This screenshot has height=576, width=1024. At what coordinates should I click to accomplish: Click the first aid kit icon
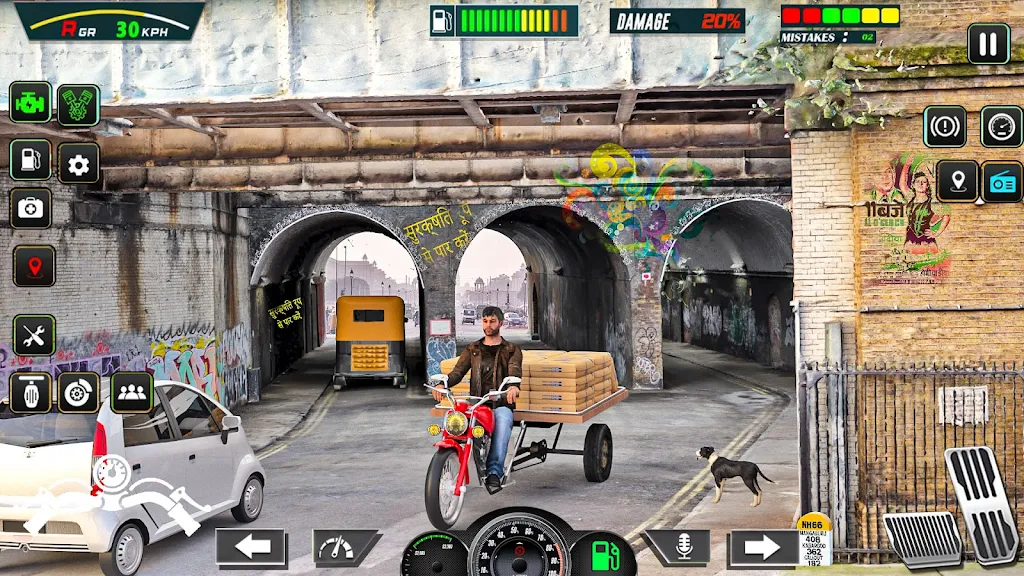click(31, 208)
